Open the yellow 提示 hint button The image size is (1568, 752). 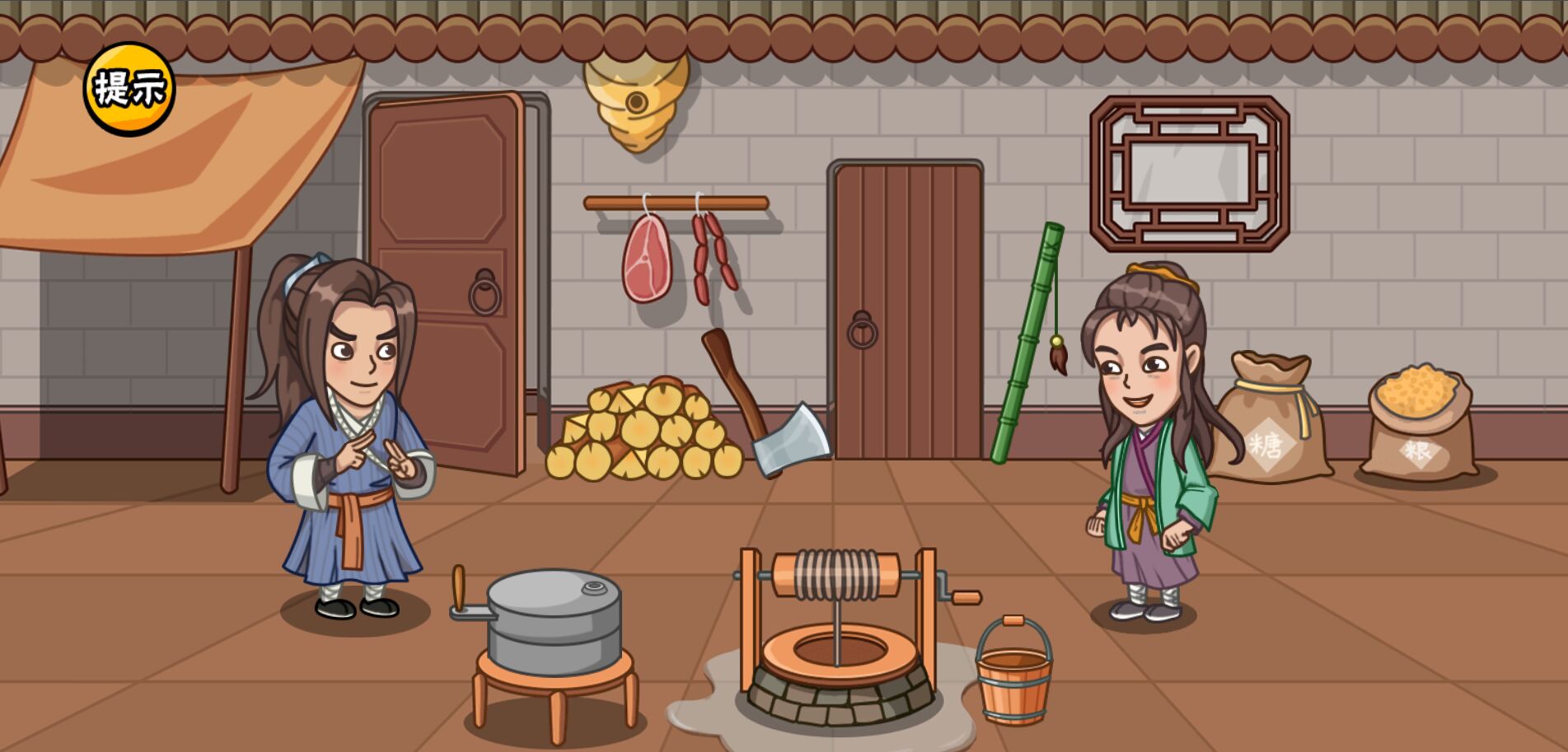click(129, 89)
